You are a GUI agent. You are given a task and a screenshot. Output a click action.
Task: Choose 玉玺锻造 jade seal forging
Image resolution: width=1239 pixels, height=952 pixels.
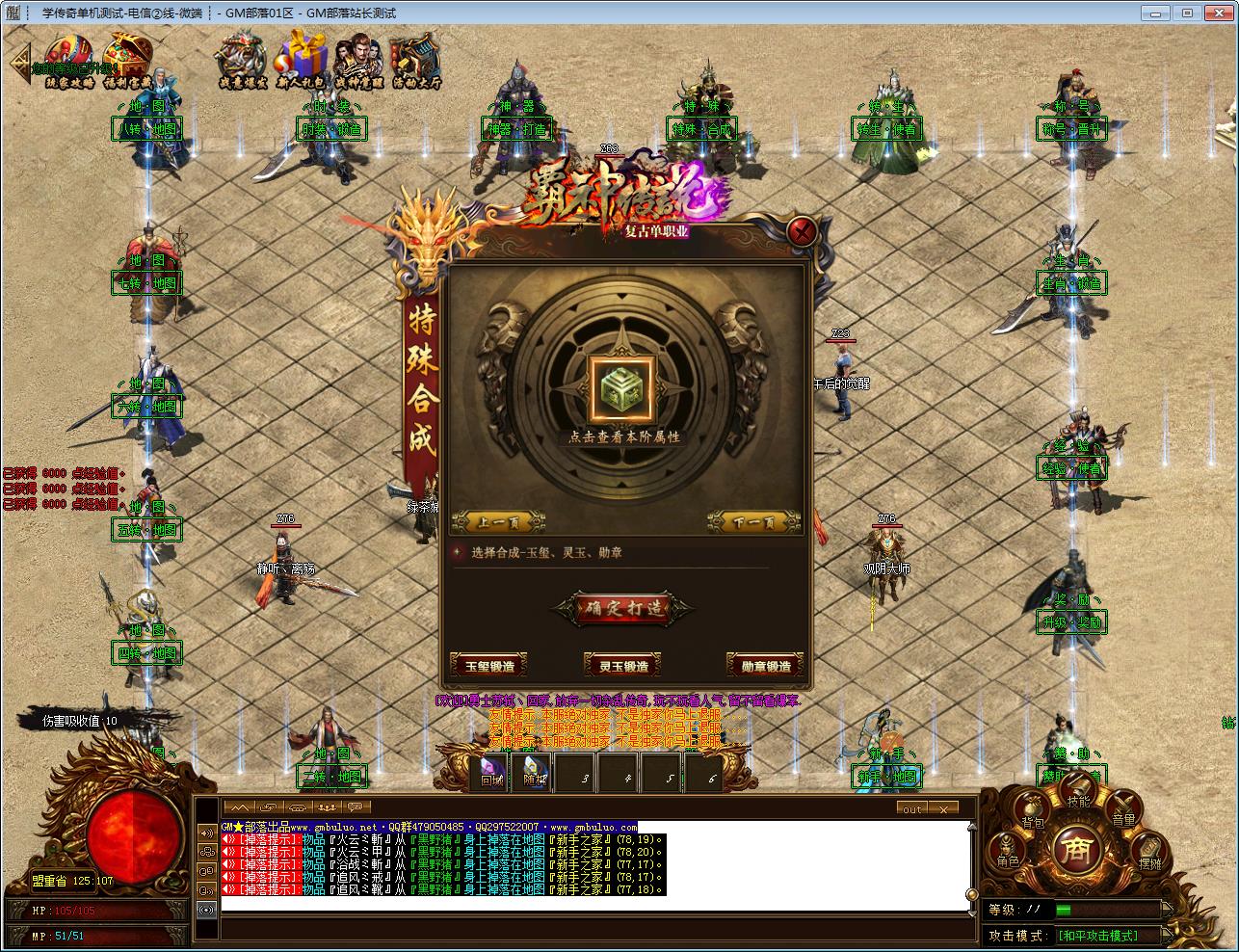click(x=489, y=666)
